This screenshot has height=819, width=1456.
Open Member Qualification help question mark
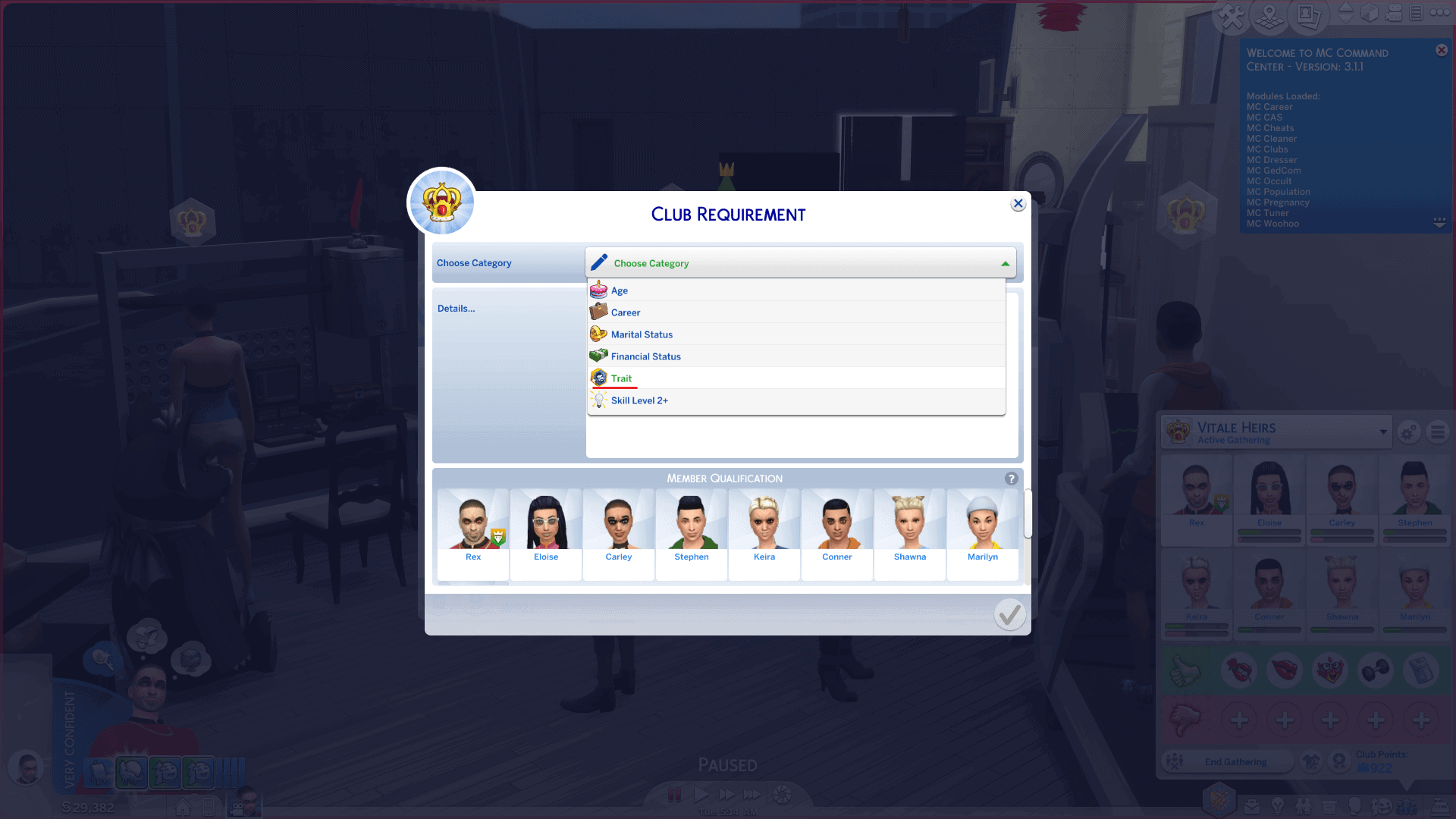coord(1011,479)
